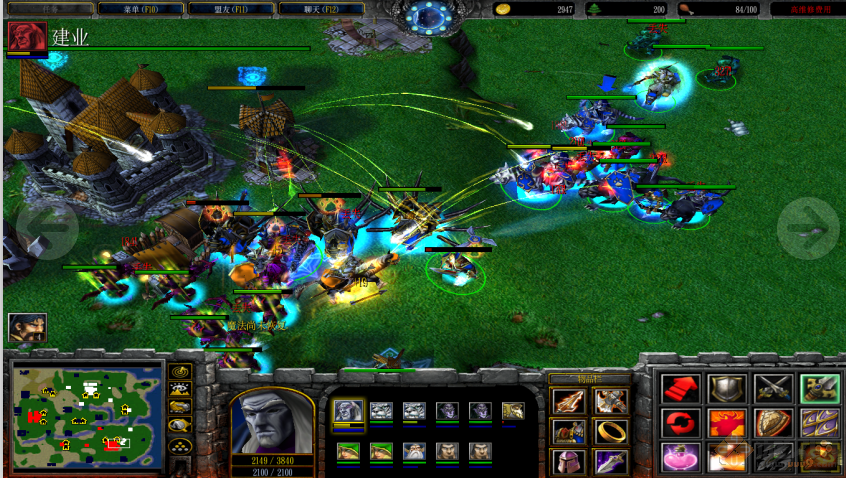The width and height of the screenshot is (846, 478).
Task: Select the highlighted first unit in group
Action: pyautogui.click(x=348, y=412)
